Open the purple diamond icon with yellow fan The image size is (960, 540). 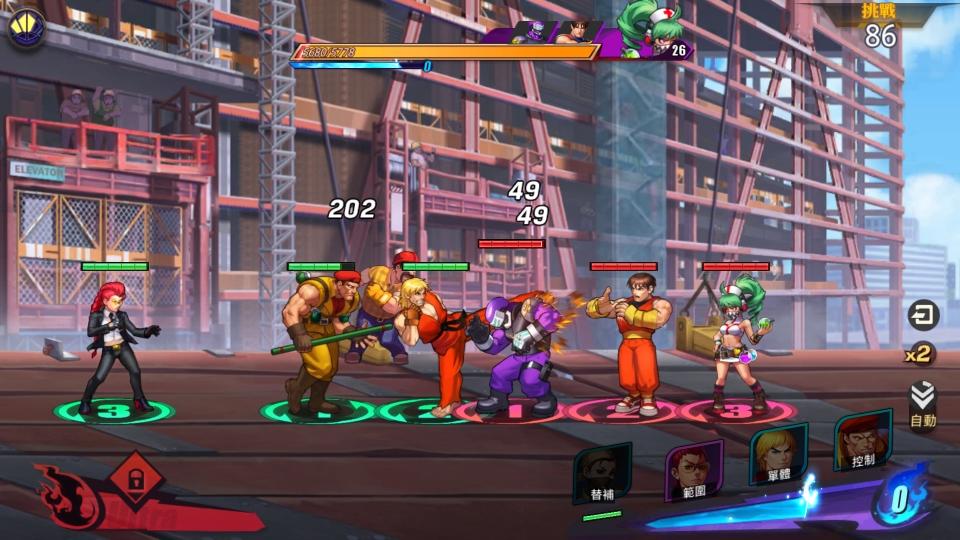coord(25,28)
